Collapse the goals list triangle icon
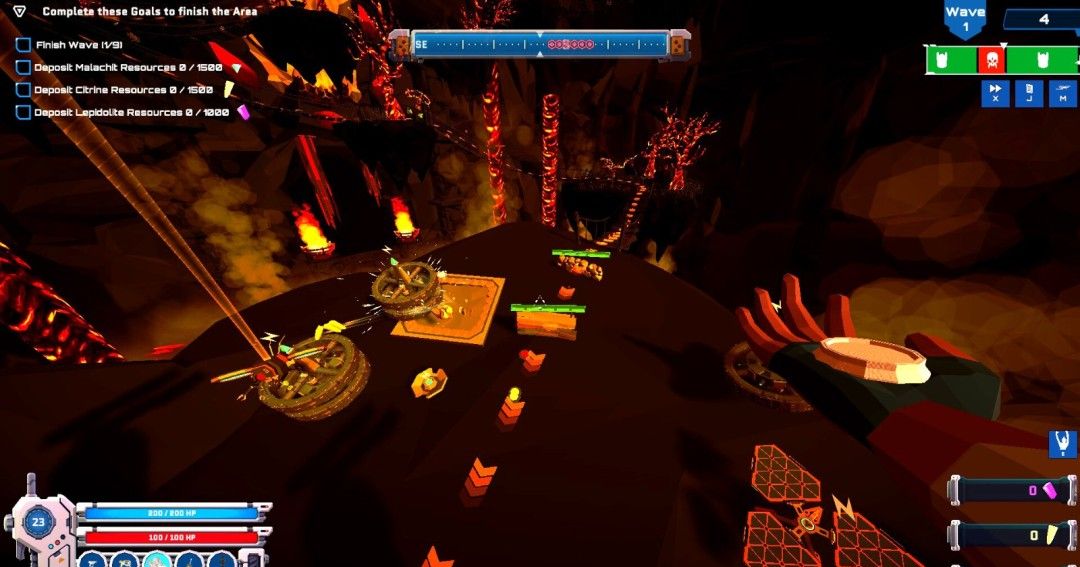The height and width of the screenshot is (567, 1080). [19, 12]
